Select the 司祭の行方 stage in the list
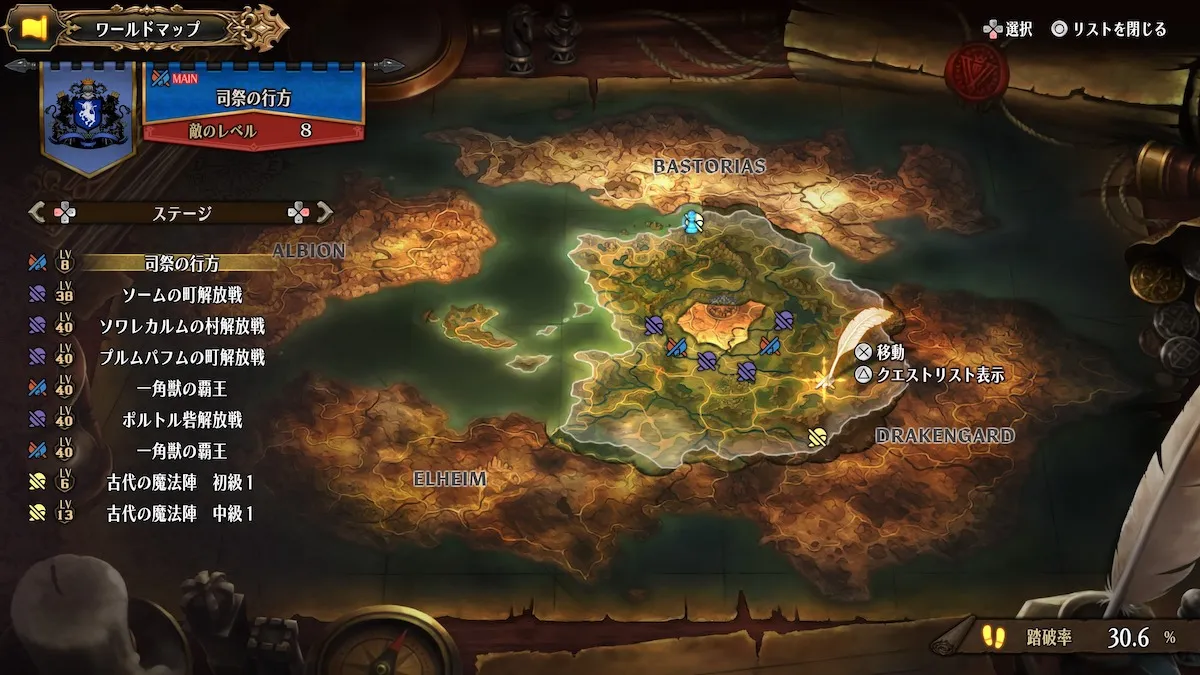 click(180, 264)
